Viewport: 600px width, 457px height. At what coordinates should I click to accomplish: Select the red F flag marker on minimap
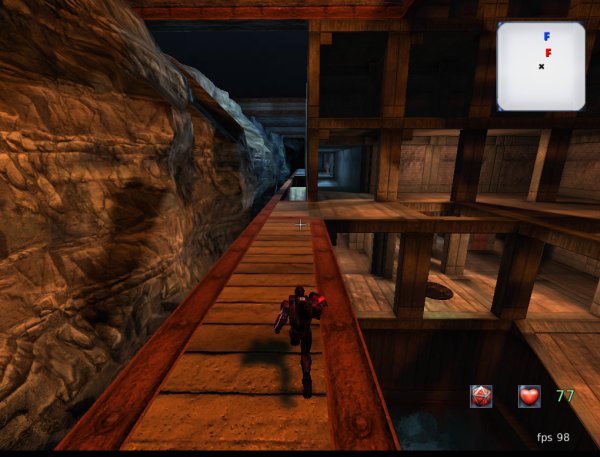coord(548,52)
